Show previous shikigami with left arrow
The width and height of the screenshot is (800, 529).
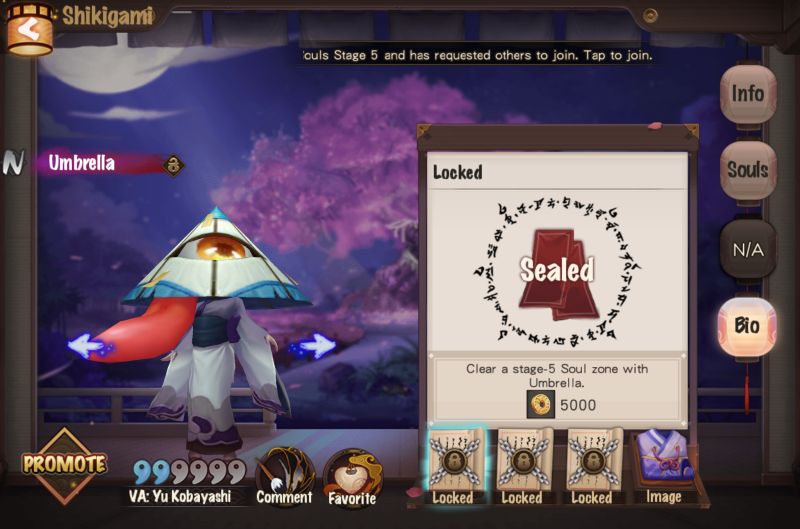[x=90, y=346]
